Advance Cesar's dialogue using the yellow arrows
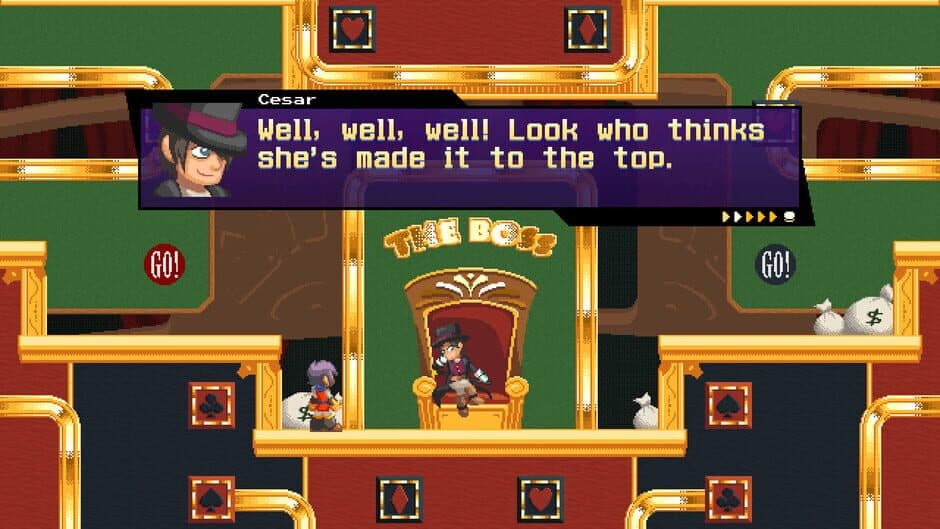 (750, 216)
